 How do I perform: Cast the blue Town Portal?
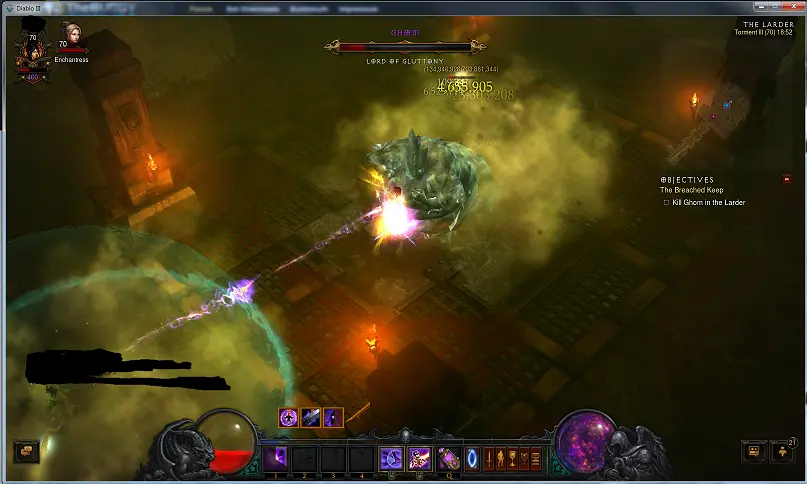(471, 459)
